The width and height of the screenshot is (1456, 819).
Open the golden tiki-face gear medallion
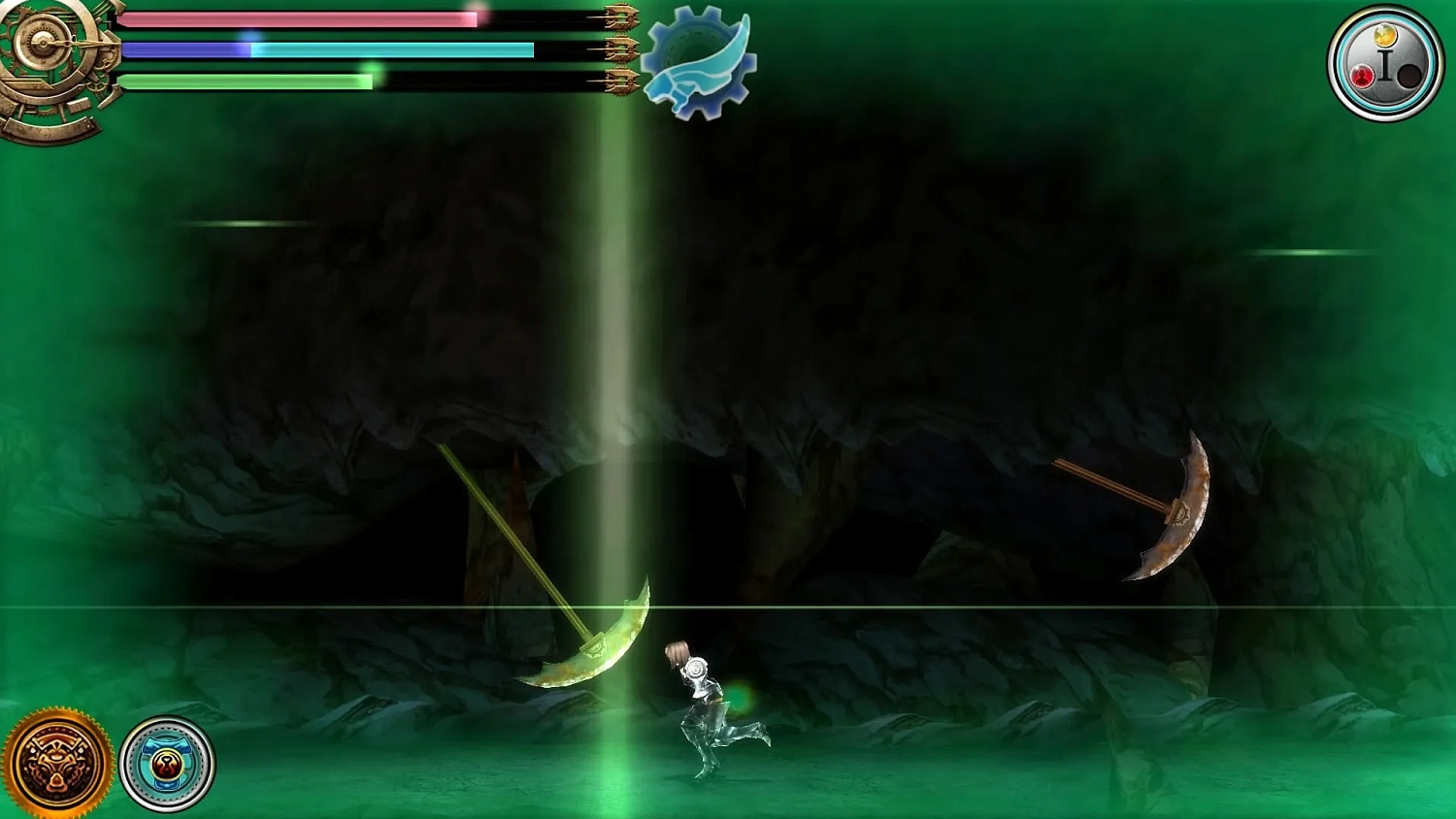[60, 761]
